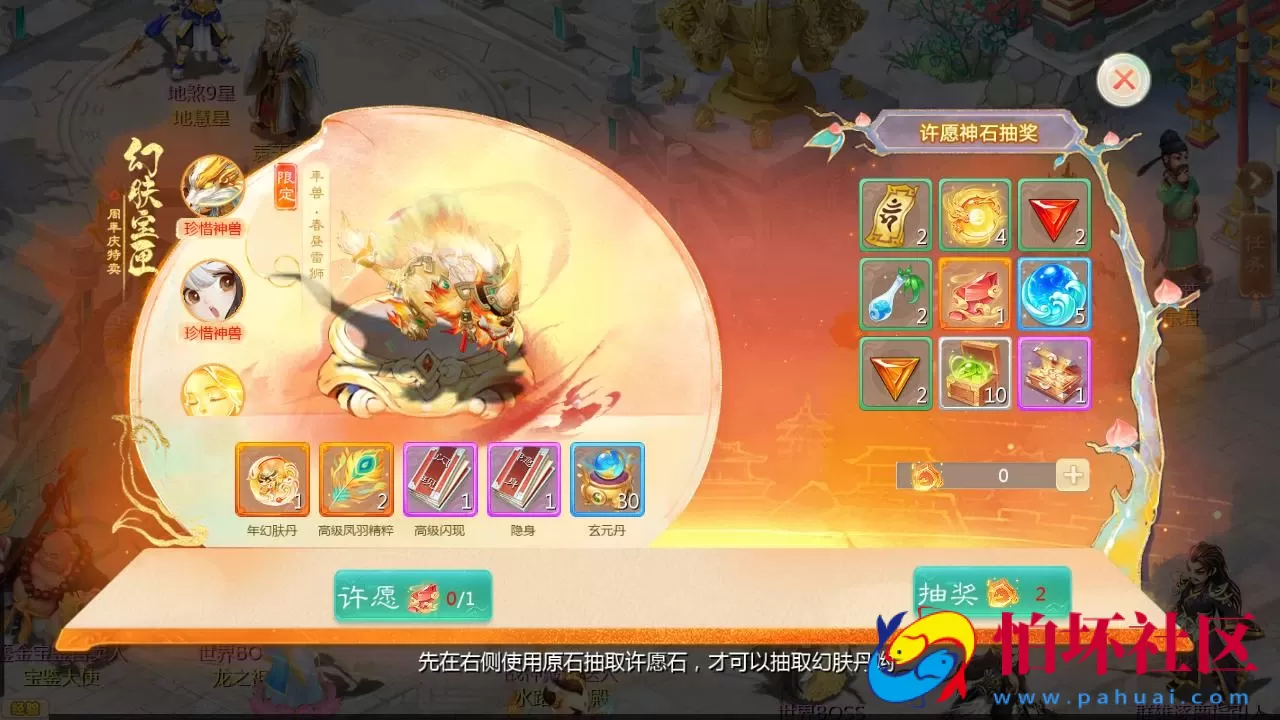The width and height of the screenshot is (1280, 720).
Task: Select the purple-bordered treasure chest item
Action: [1055, 375]
